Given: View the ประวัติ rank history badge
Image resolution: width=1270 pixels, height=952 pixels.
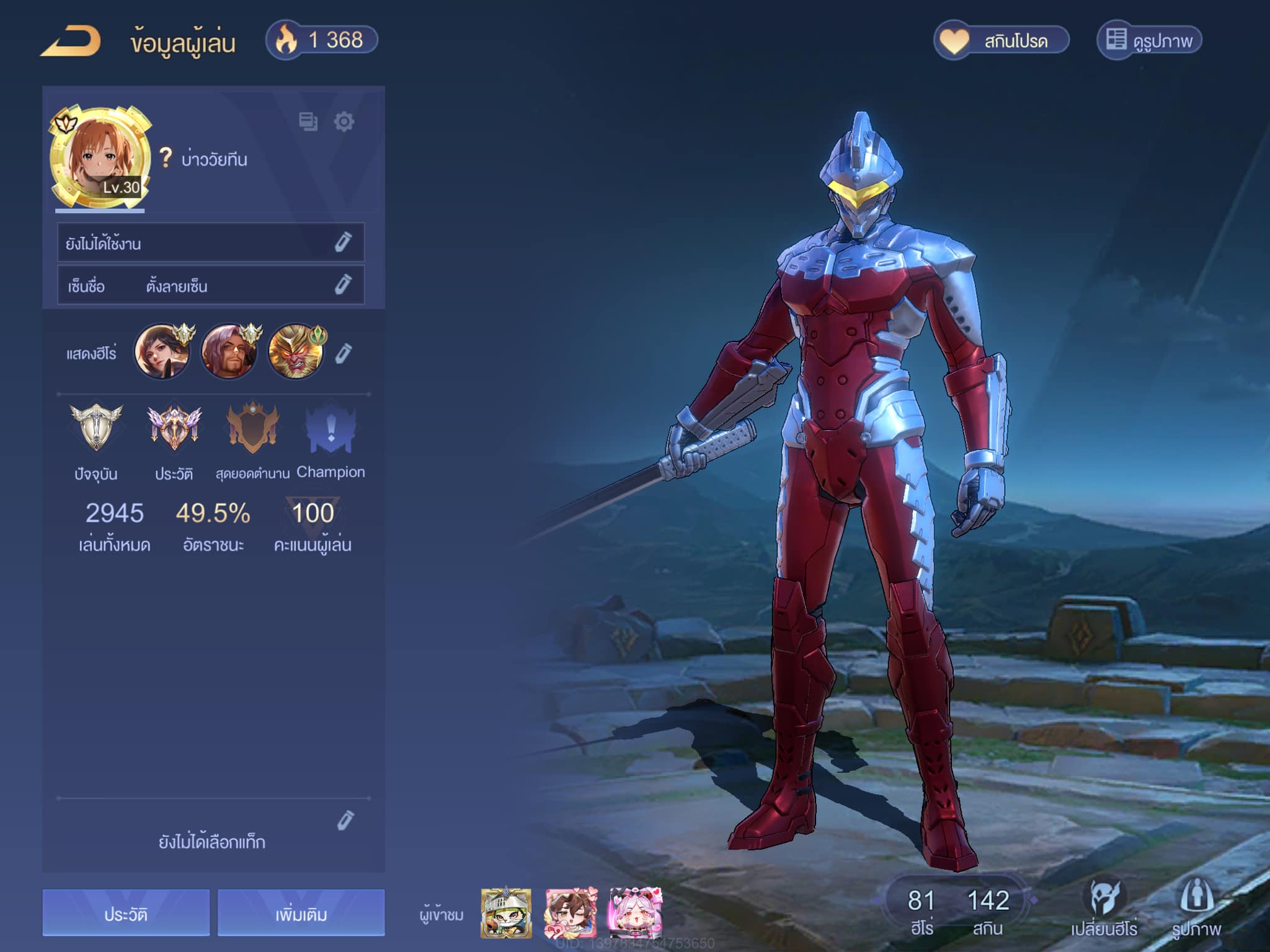Looking at the screenshot, I should (174, 428).
